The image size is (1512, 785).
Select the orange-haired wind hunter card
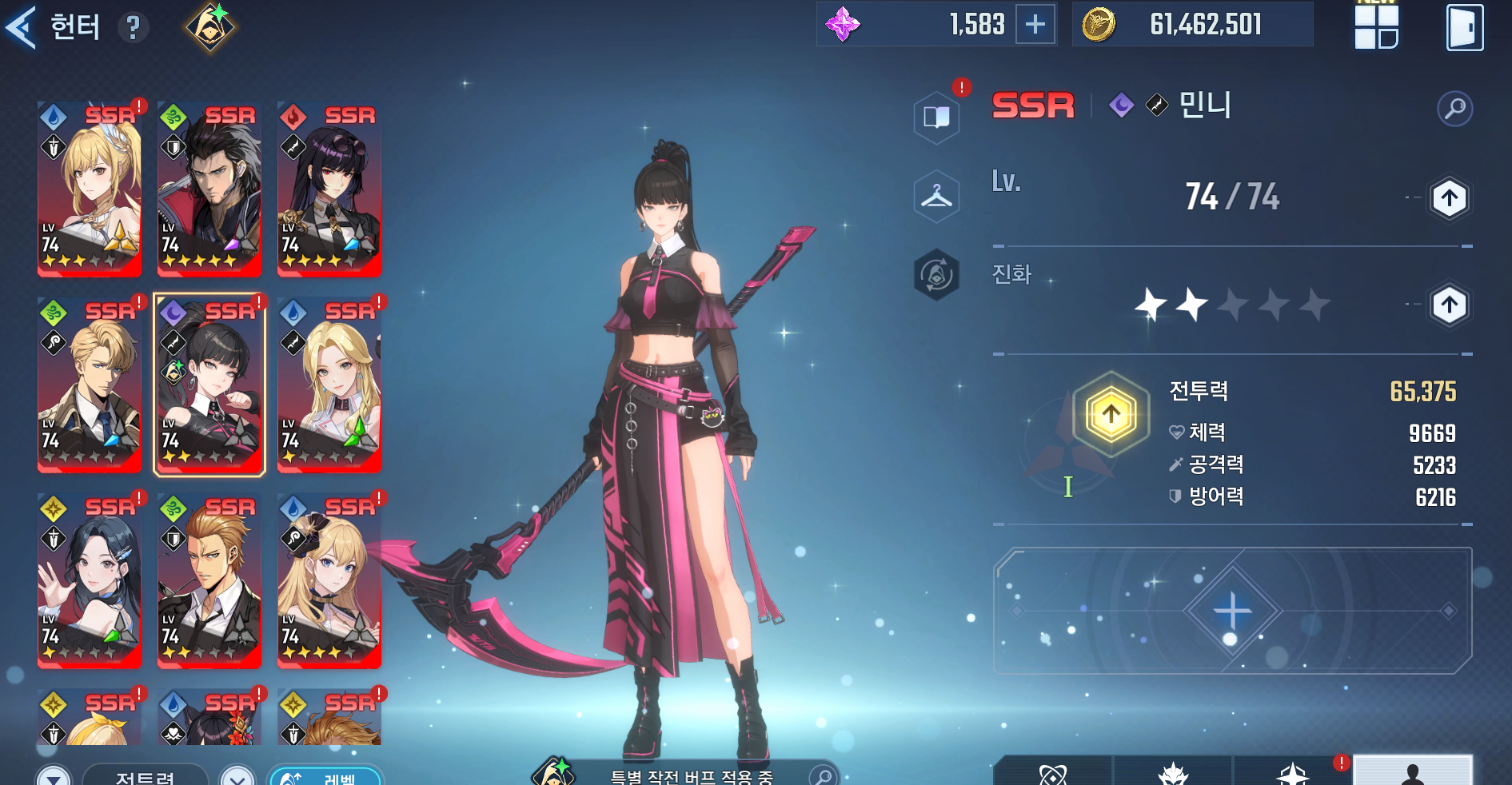pyautogui.click(x=209, y=580)
